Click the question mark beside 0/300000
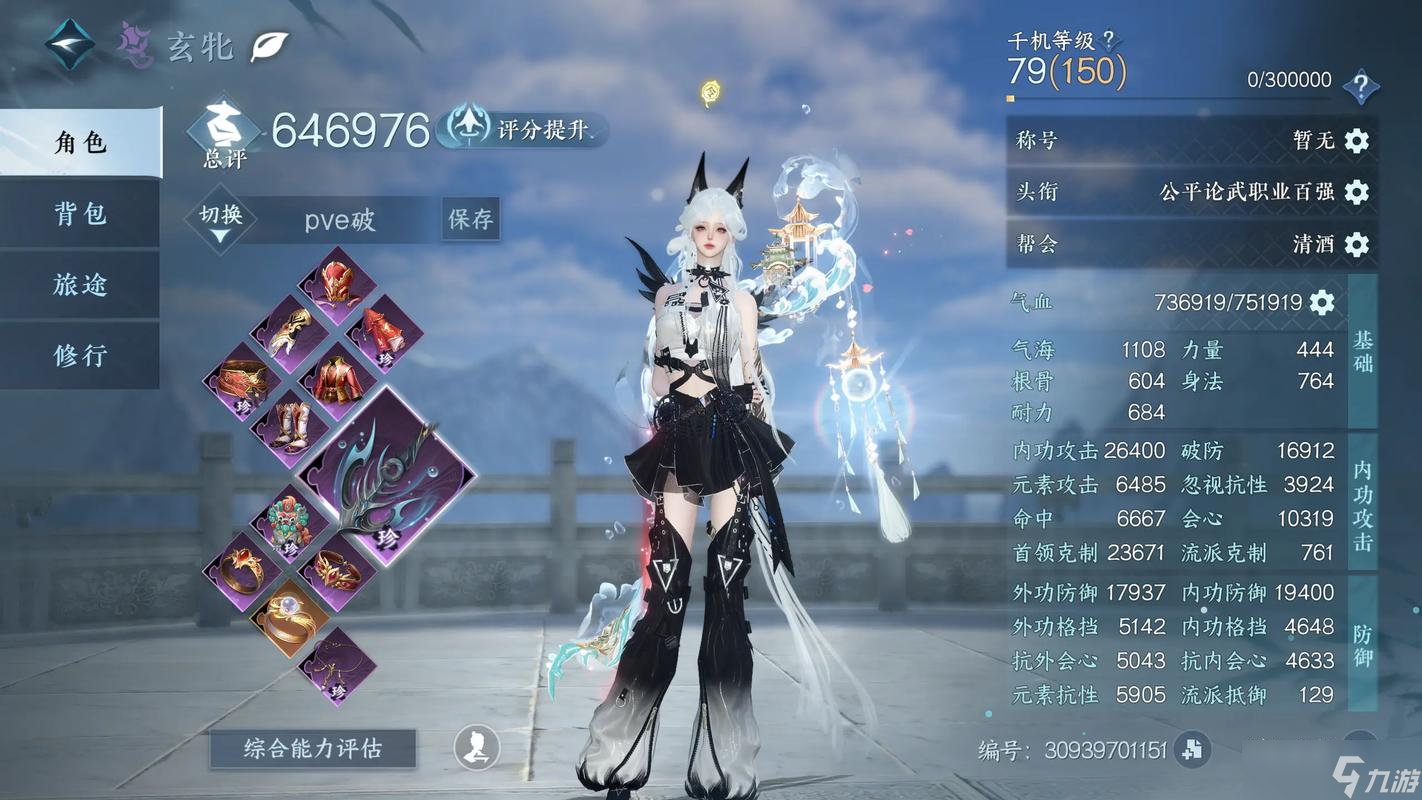 1362,84
